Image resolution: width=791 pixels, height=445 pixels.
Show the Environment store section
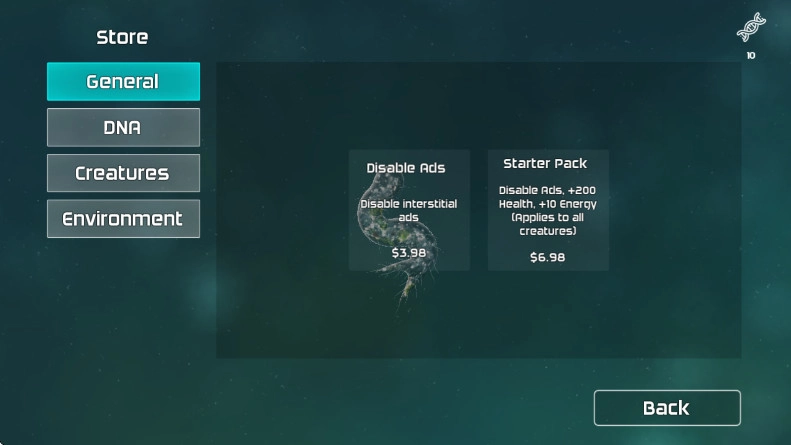123,219
